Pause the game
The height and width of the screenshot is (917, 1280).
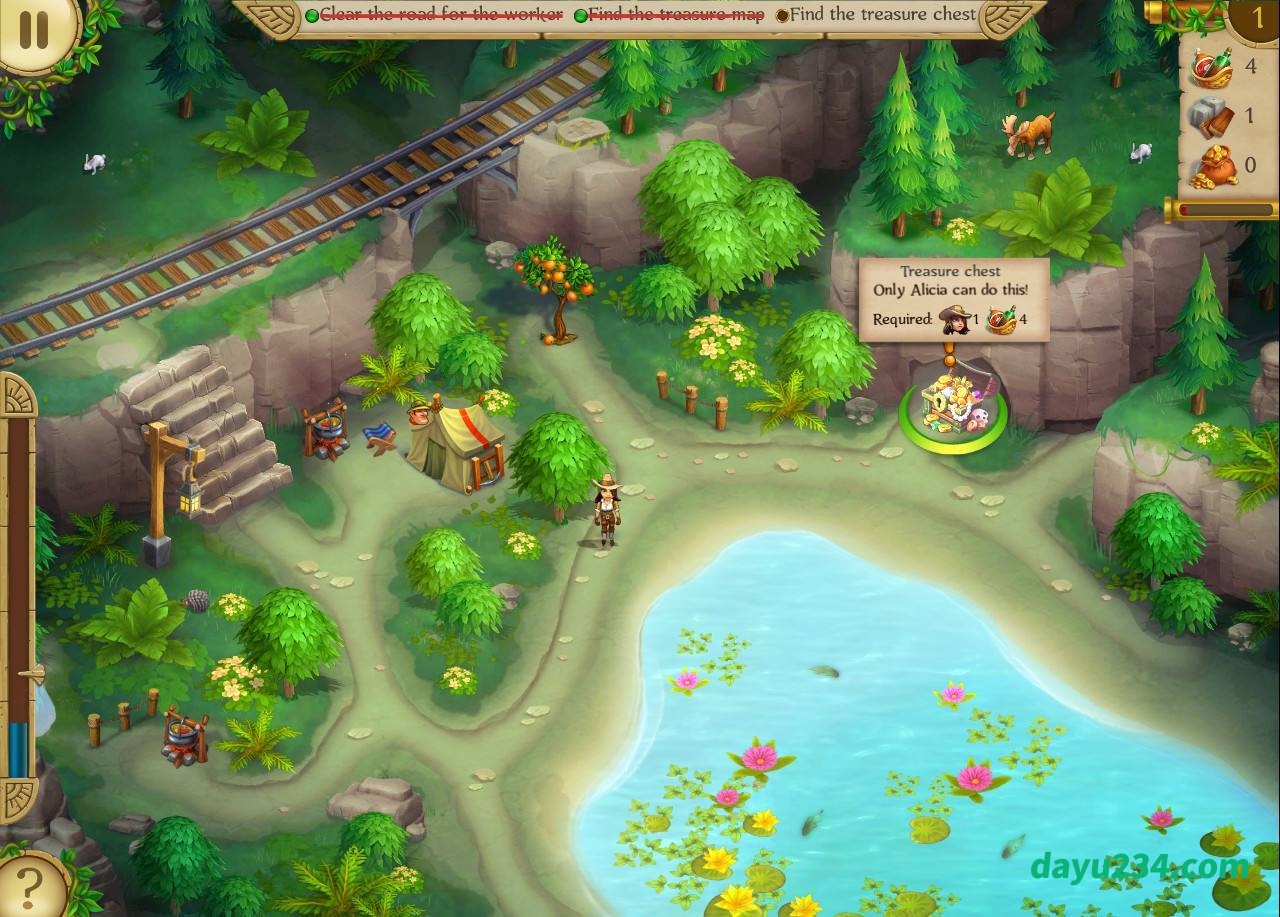pyautogui.click(x=33, y=29)
